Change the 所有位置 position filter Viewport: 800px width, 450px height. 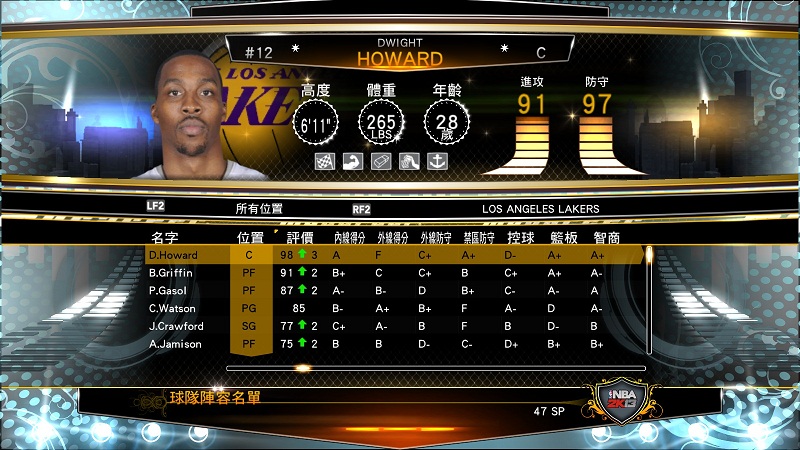coord(259,209)
